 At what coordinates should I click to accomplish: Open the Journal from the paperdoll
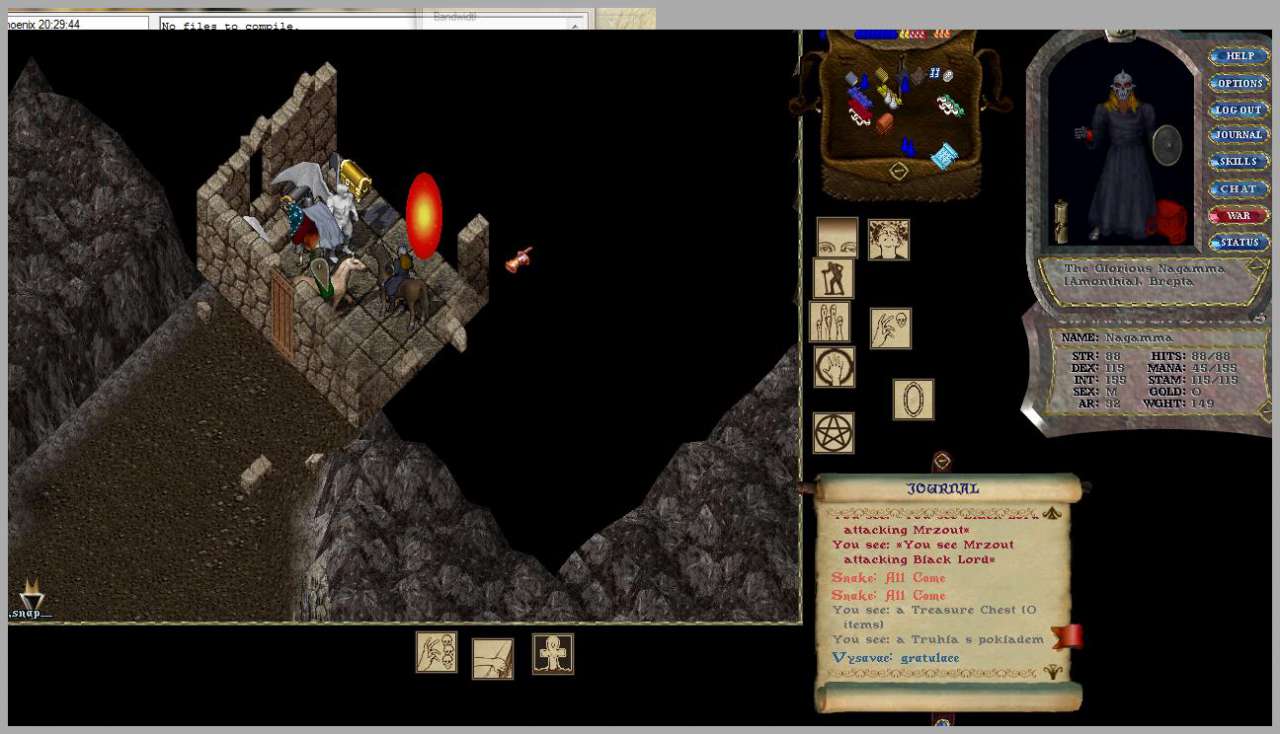point(1239,136)
